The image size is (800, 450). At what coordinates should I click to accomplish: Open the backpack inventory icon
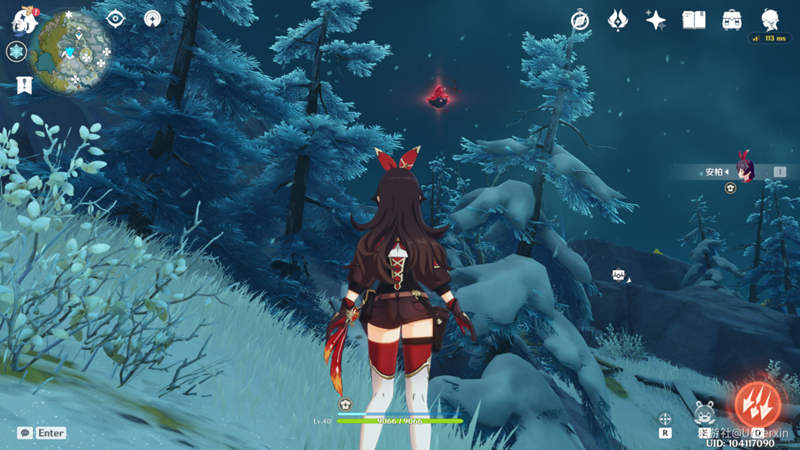(x=732, y=20)
